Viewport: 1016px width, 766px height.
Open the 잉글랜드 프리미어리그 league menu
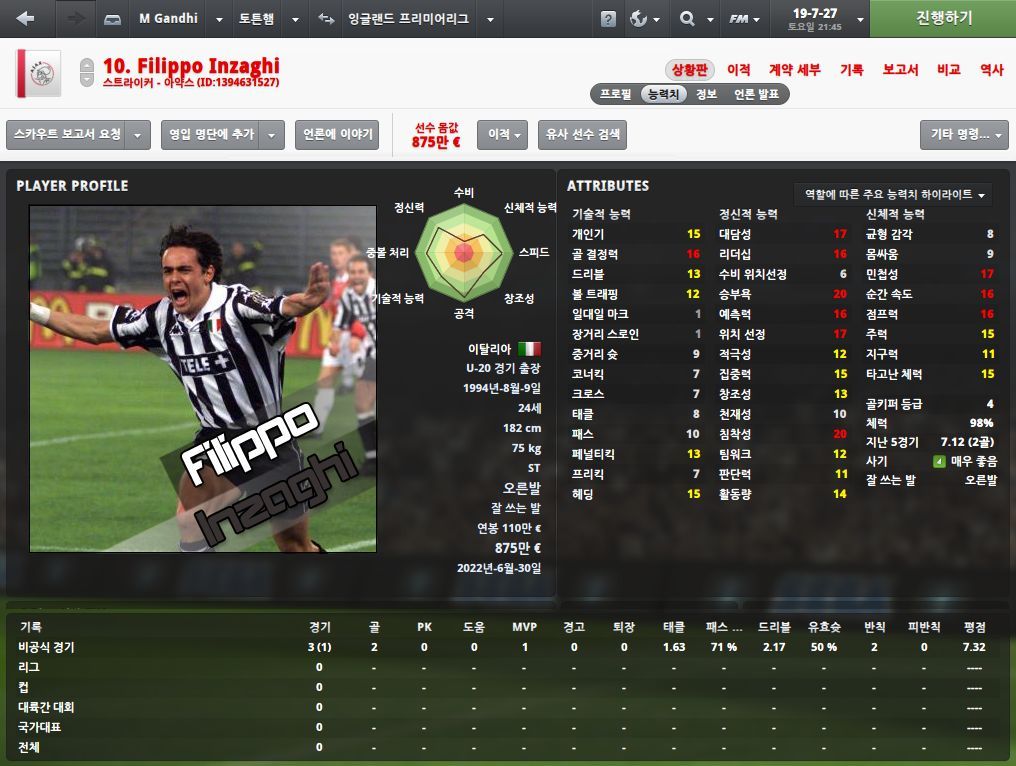click(407, 19)
